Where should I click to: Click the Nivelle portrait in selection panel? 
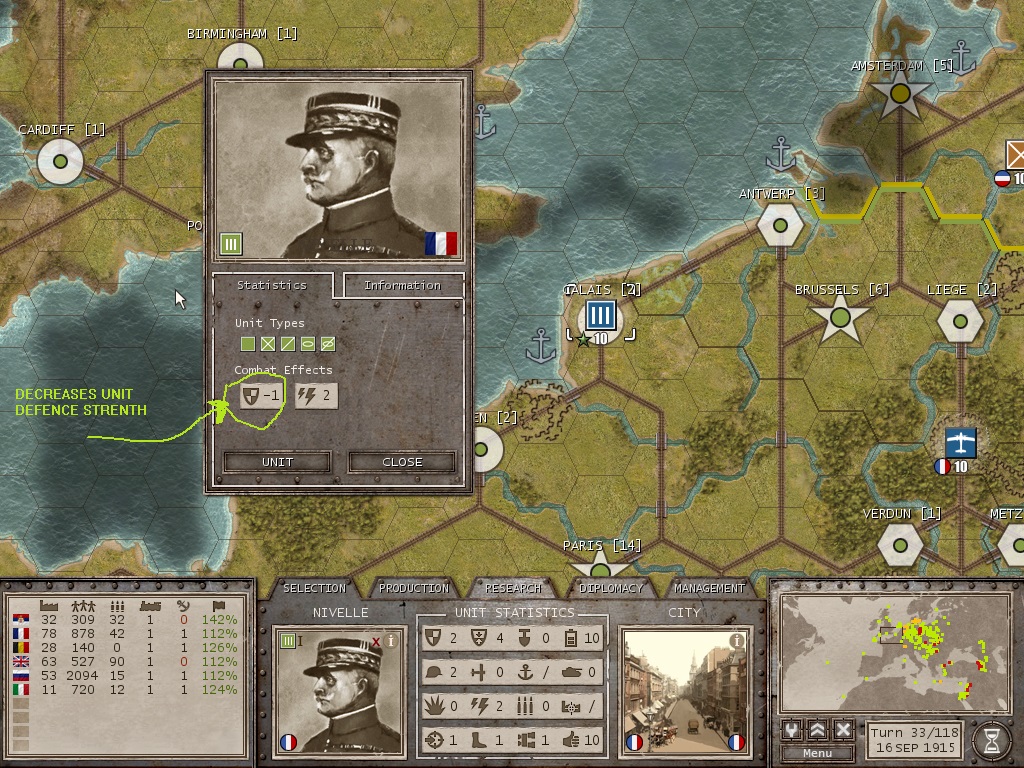pos(340,690)
